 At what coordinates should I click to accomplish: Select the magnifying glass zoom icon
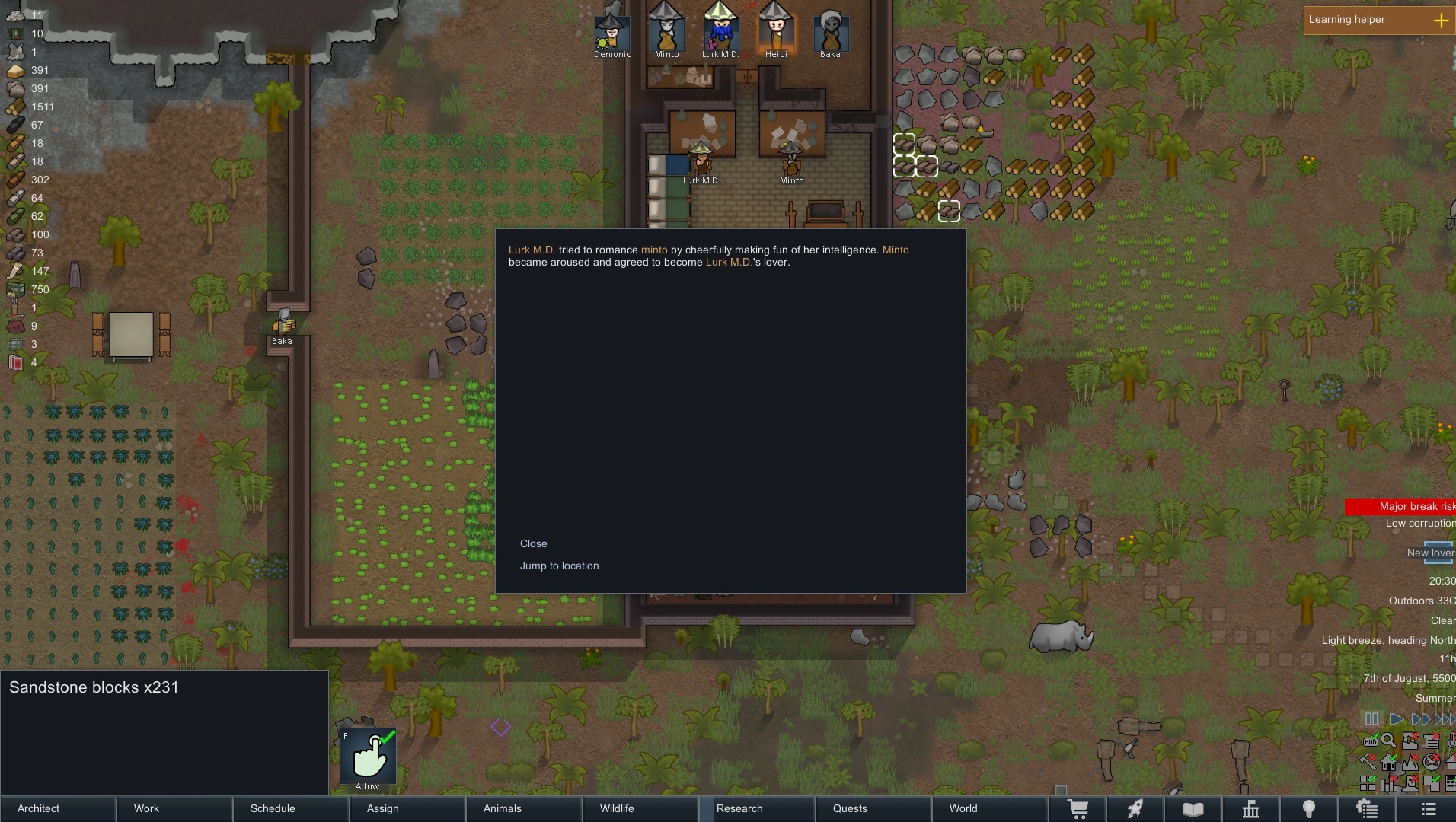(x=1389, y=740)
